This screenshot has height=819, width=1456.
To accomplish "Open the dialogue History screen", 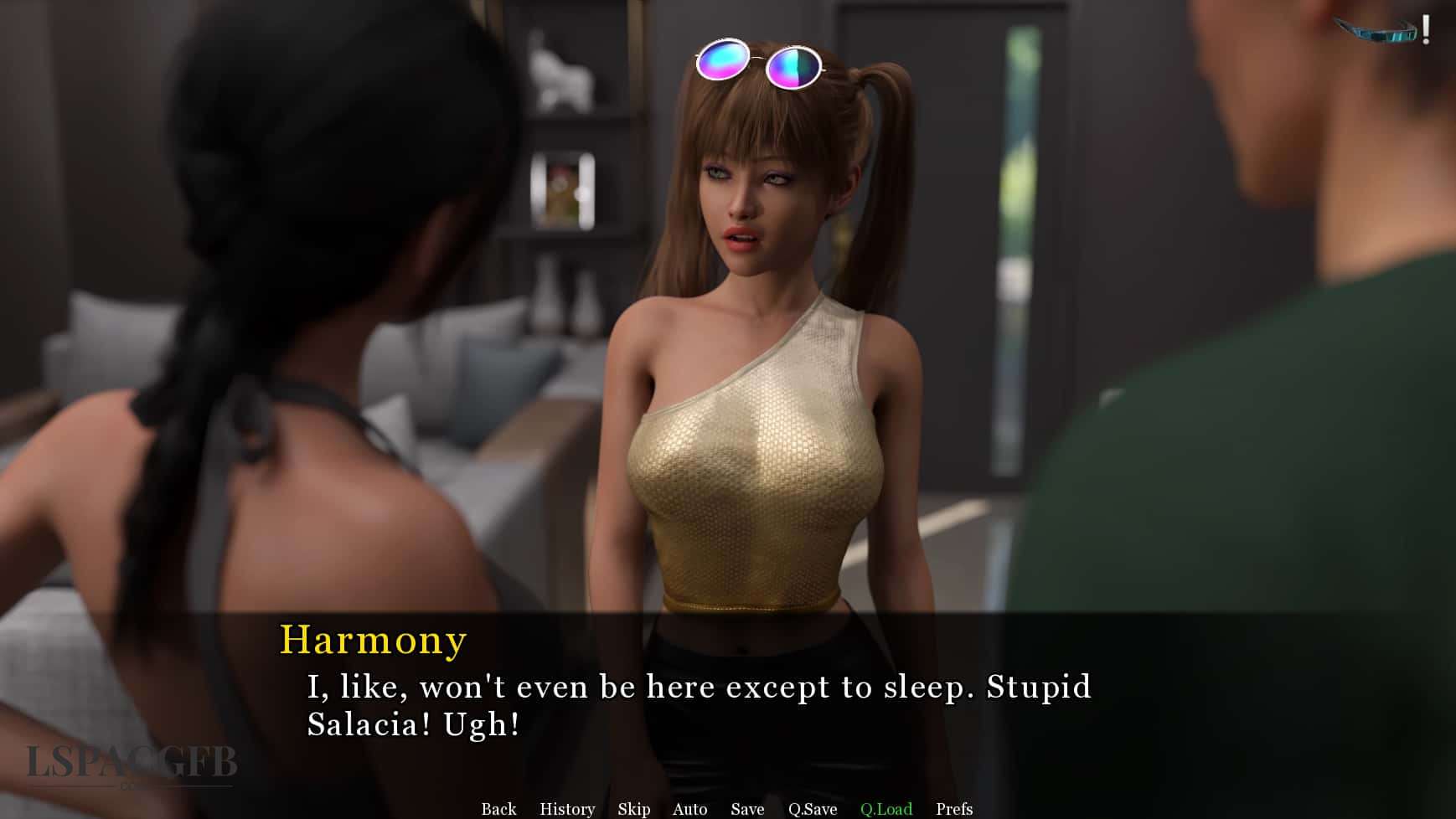I will [x=566, y=809].
